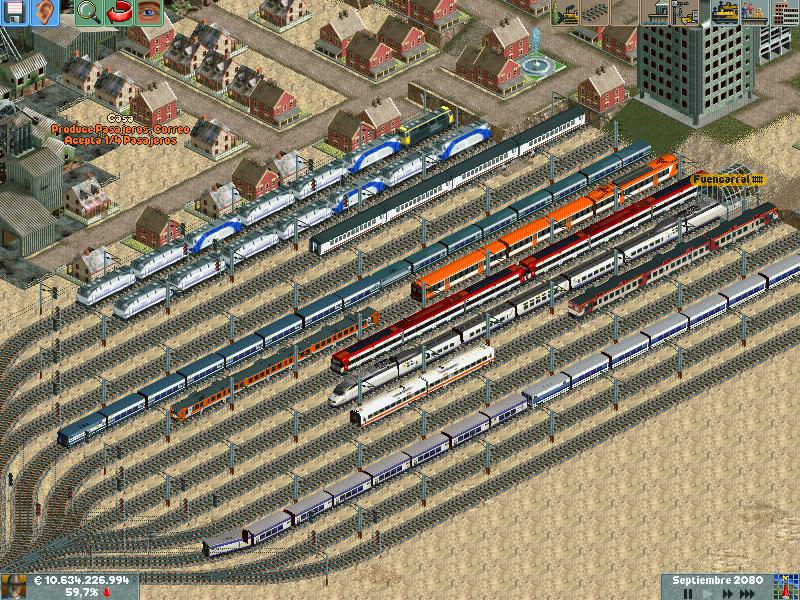Viewport: 800px width, 600px height.
Task: Open the buildings menu
Action: pos(784,12)
